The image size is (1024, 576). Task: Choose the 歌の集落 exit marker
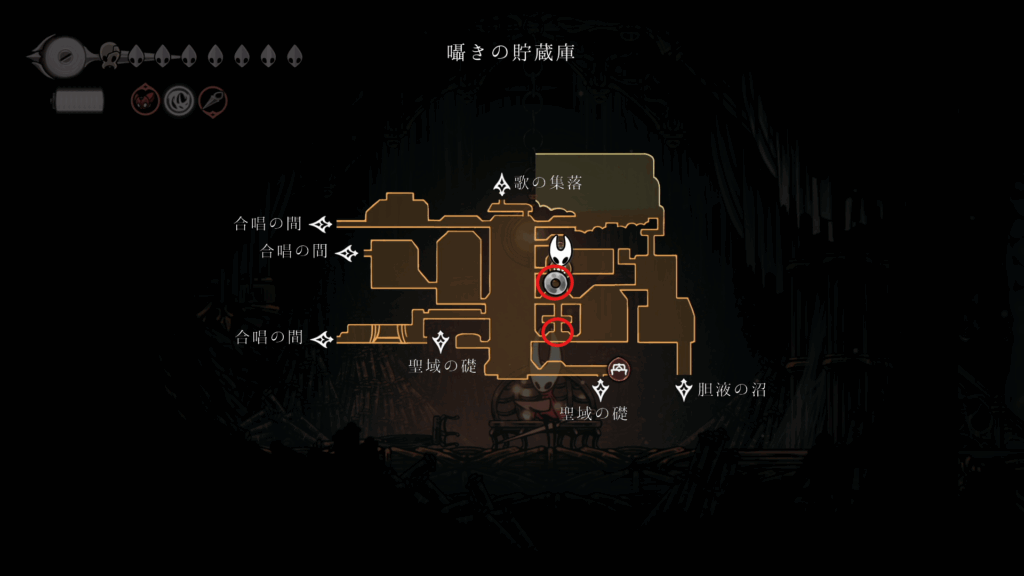(x=502, y=184)
